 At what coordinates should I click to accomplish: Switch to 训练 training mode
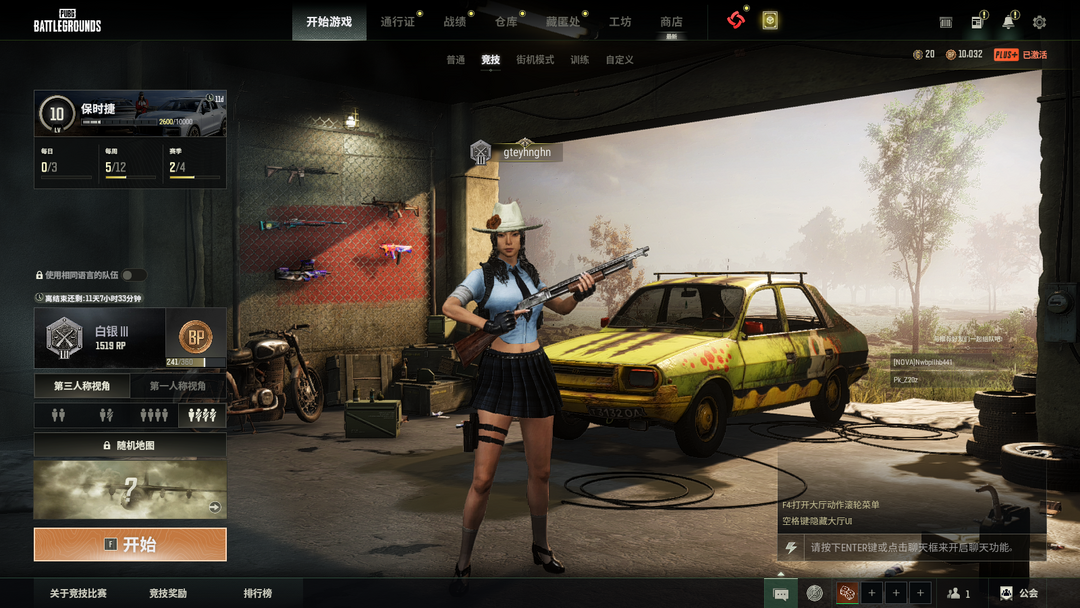580,60
